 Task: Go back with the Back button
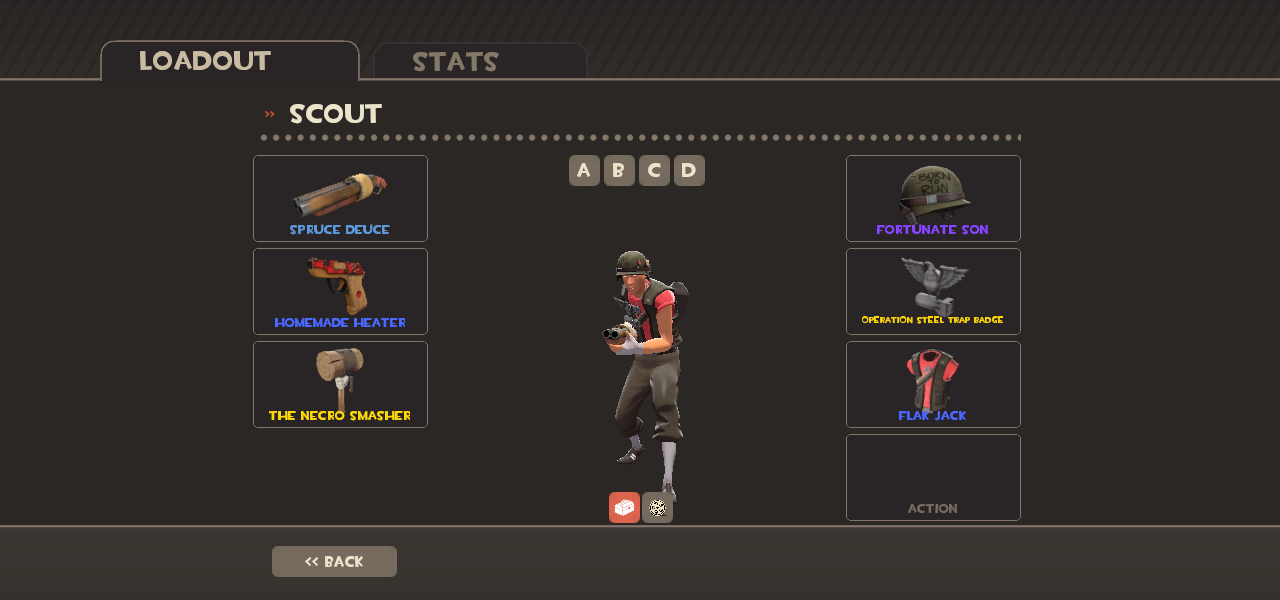334,561
